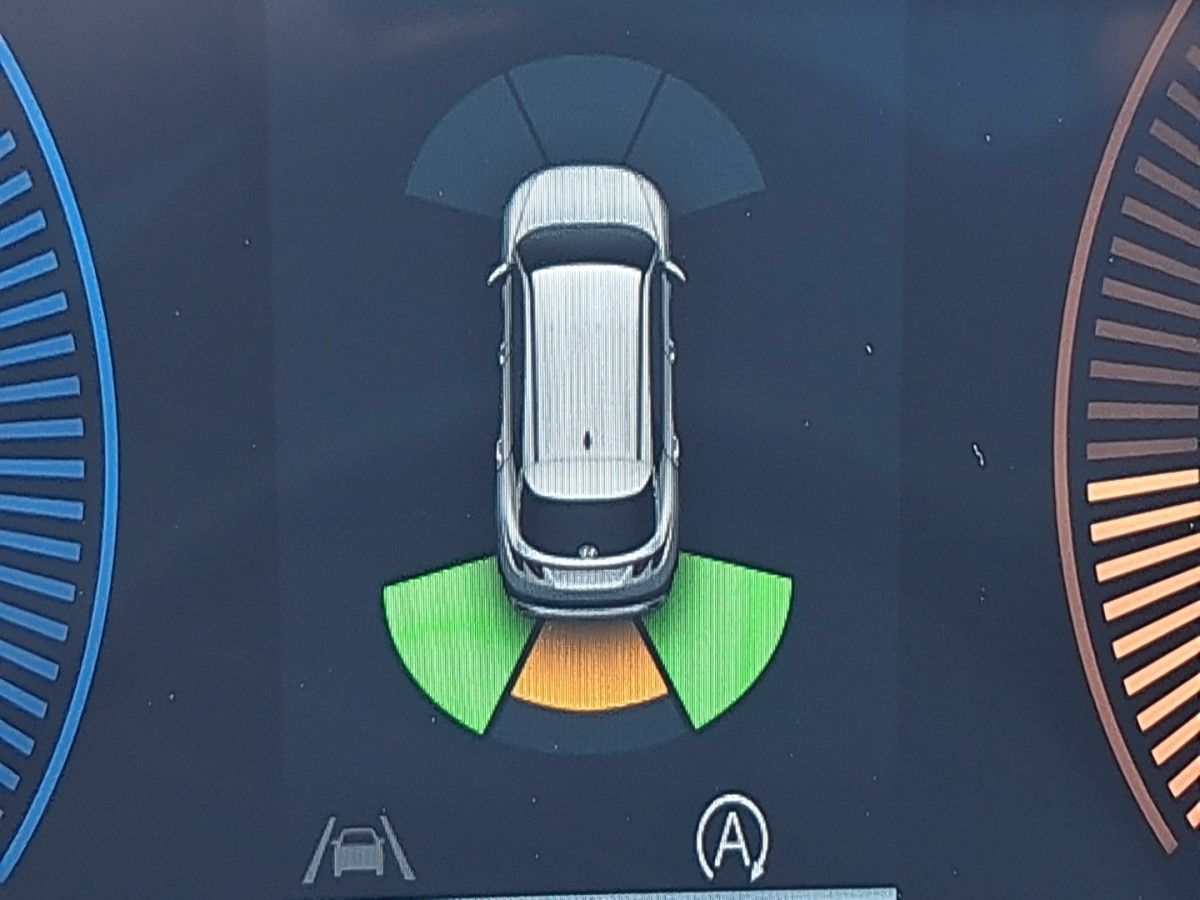The height and width of the screenshot is (900, 1200).
Task: Toggle the auto start-stop "A" icon
Action: 733,835
